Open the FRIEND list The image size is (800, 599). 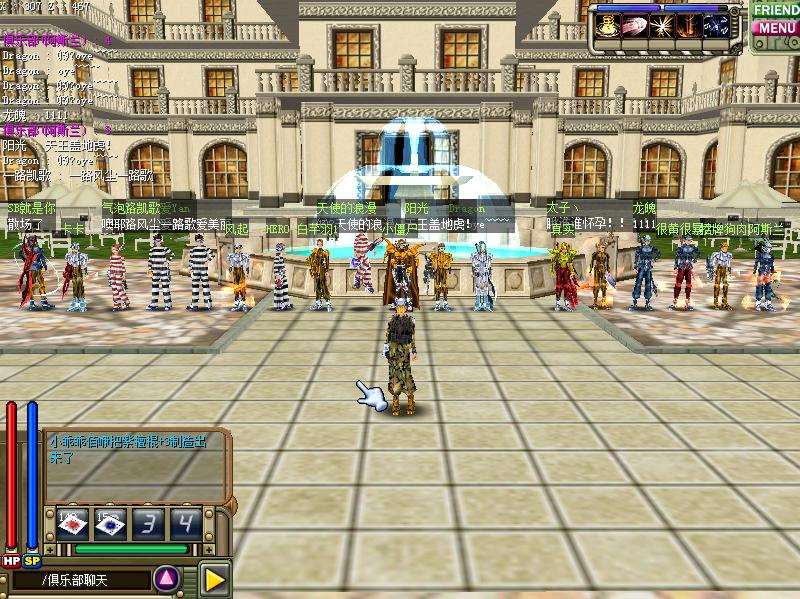(x=776, y=9)
